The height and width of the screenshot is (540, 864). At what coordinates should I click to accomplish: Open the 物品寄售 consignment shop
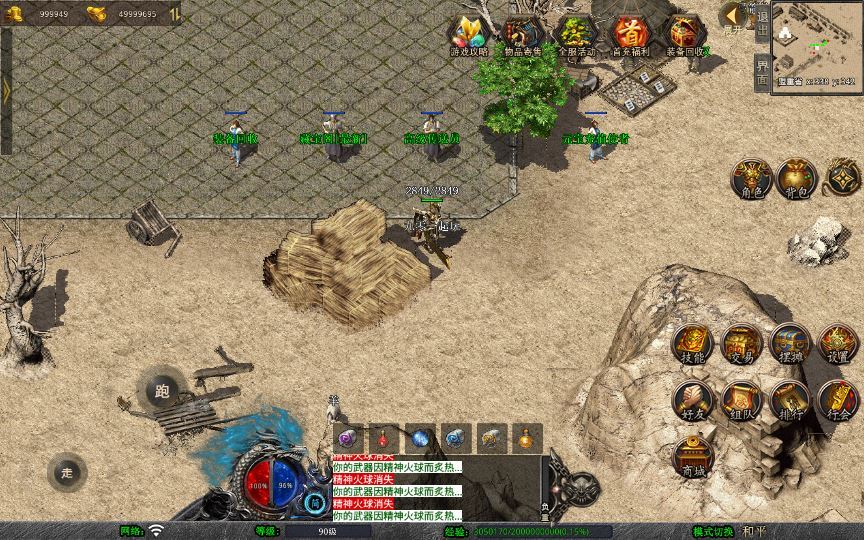(x=522, y=36)
